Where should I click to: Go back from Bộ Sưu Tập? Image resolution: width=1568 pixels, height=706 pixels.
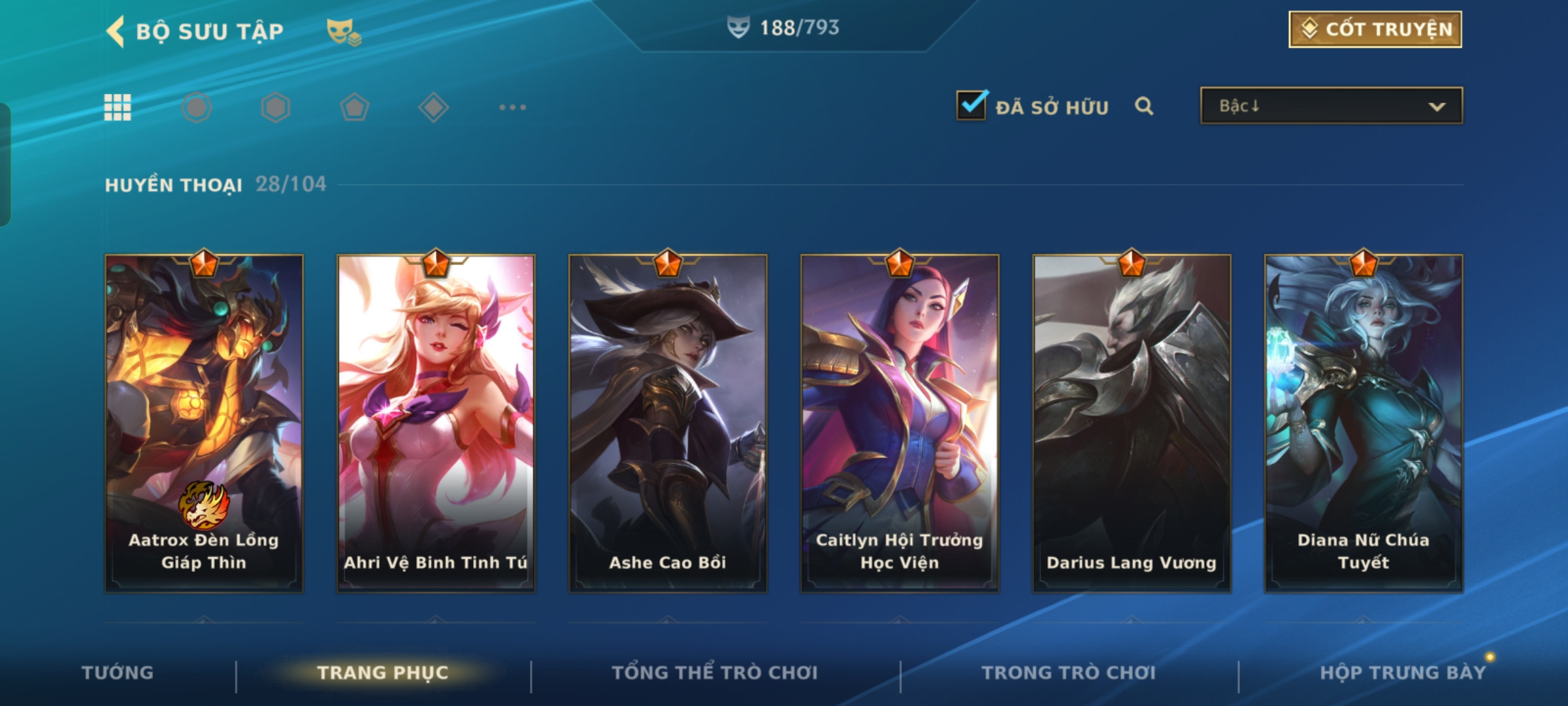click(x=116, y=31)
